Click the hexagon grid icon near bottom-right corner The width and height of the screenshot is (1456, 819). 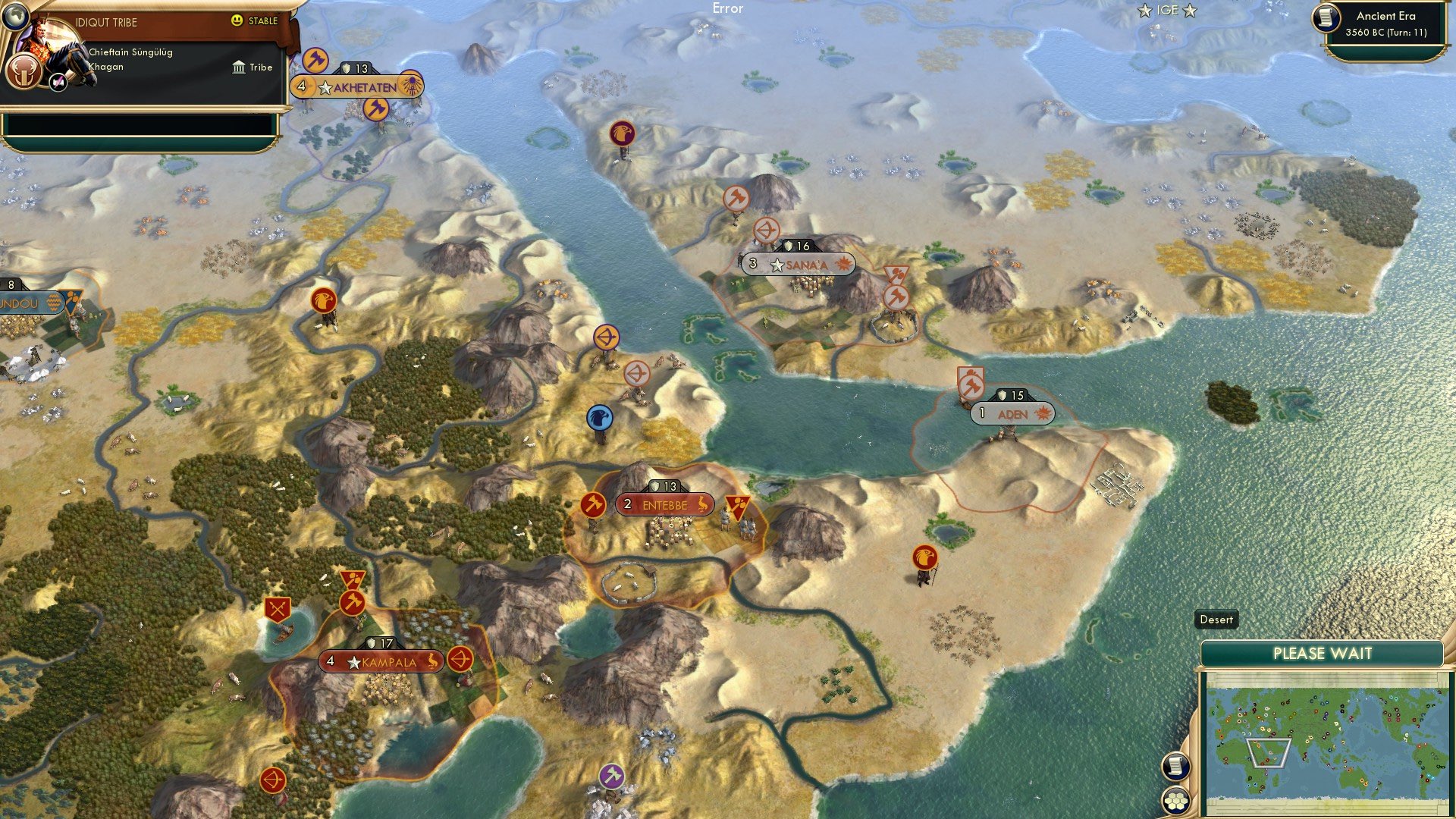pos(1175,801)
